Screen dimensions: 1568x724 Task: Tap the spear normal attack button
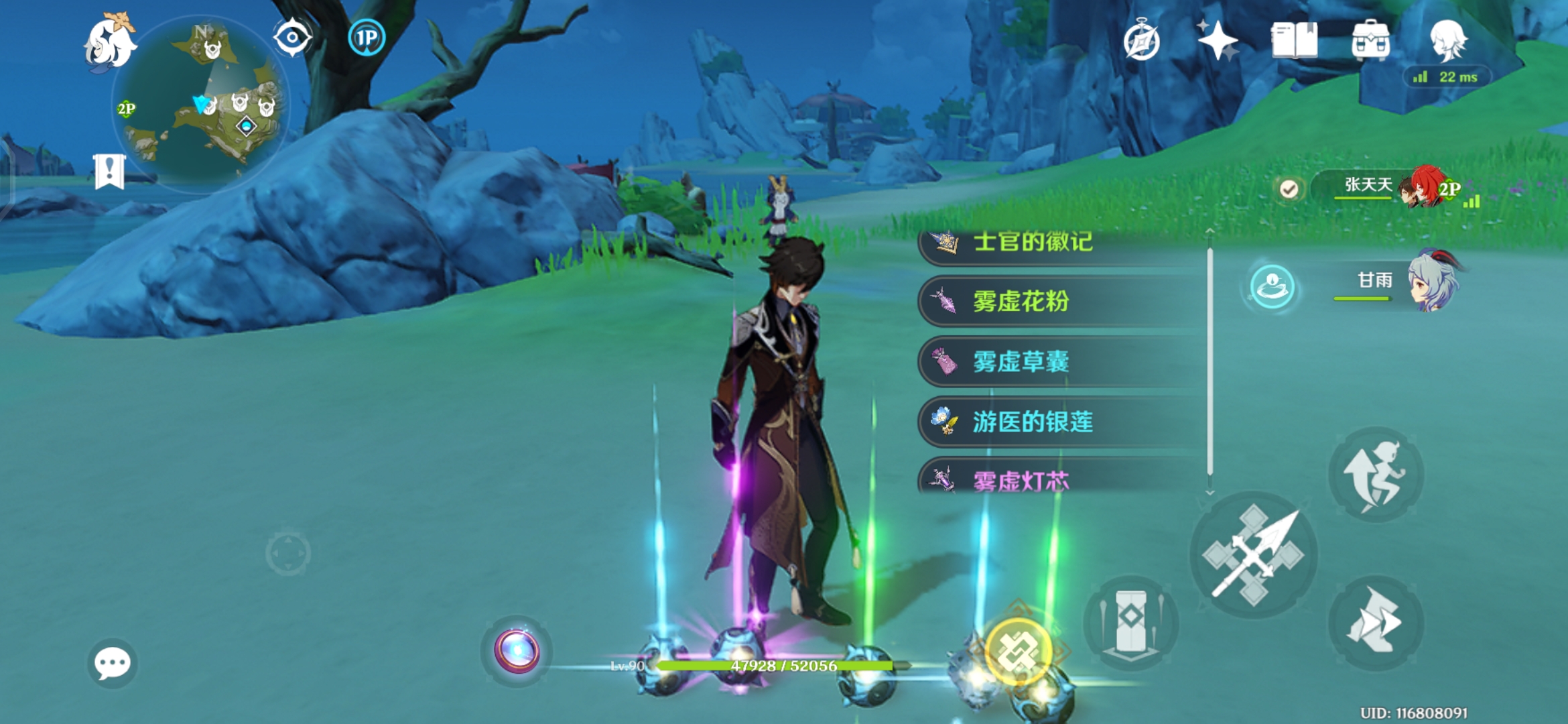[x=1253, y=555]
